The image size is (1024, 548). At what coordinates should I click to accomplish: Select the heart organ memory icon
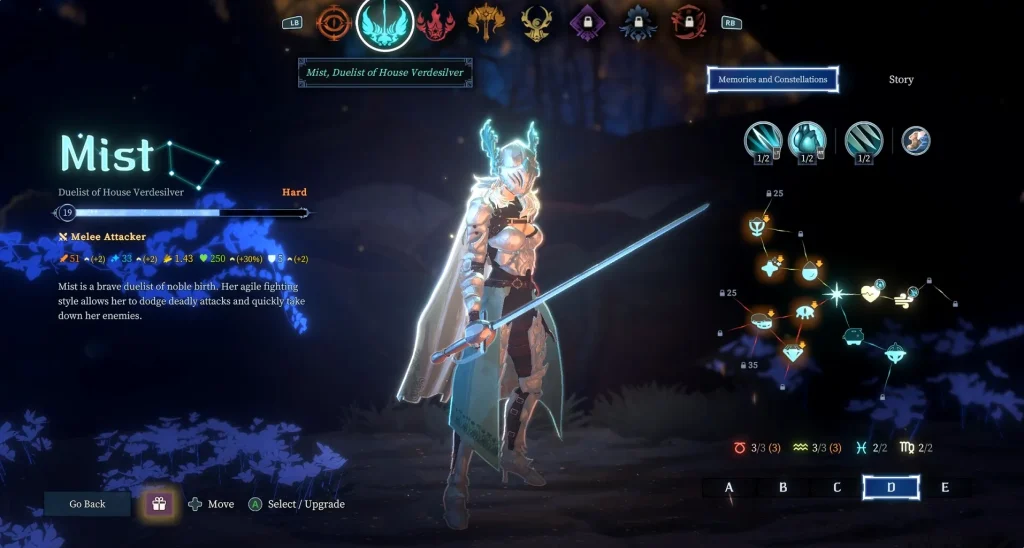pyautogui.click(x=806, y=141)
